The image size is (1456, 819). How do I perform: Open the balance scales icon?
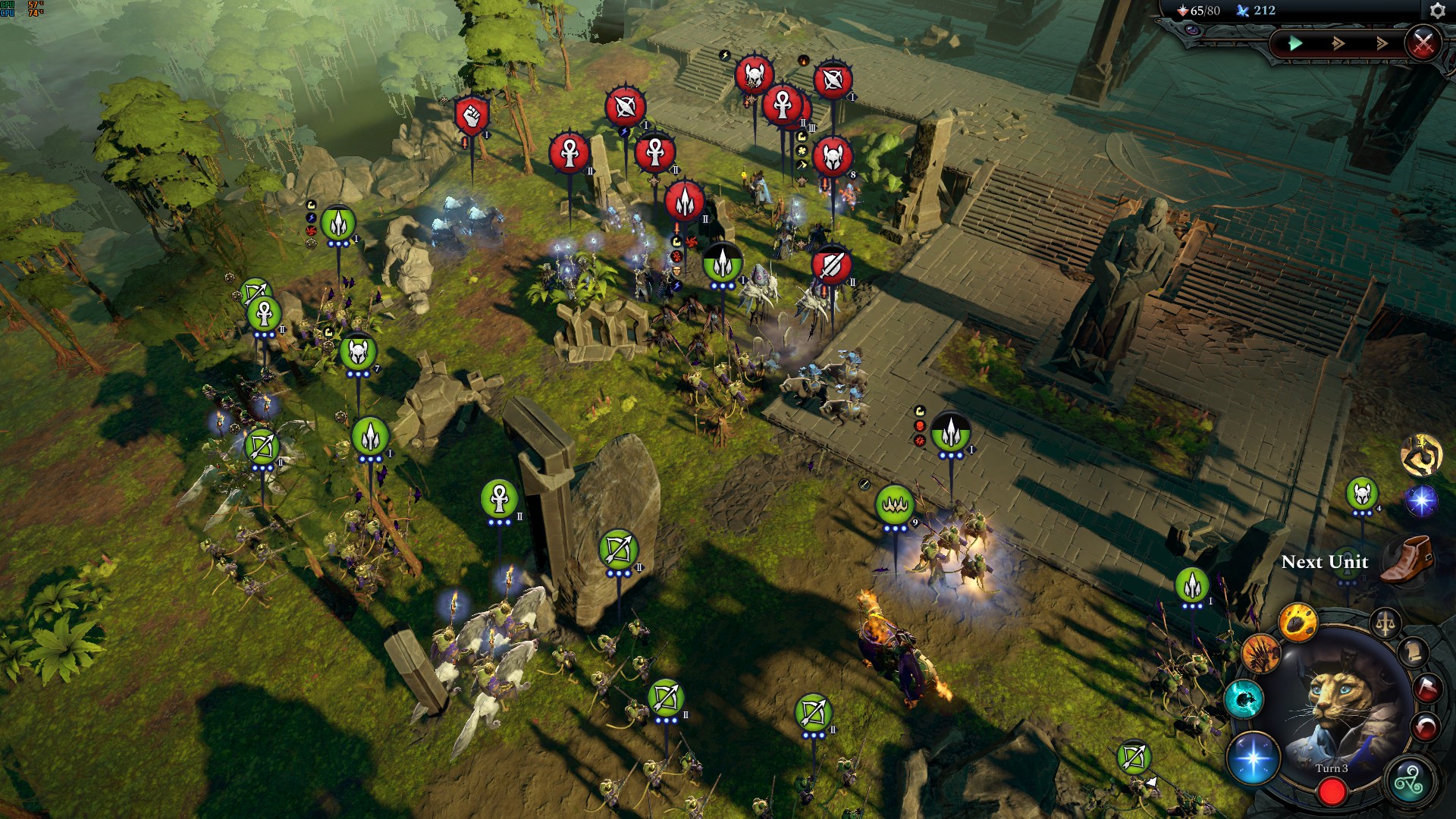[x=1385, y=625]
